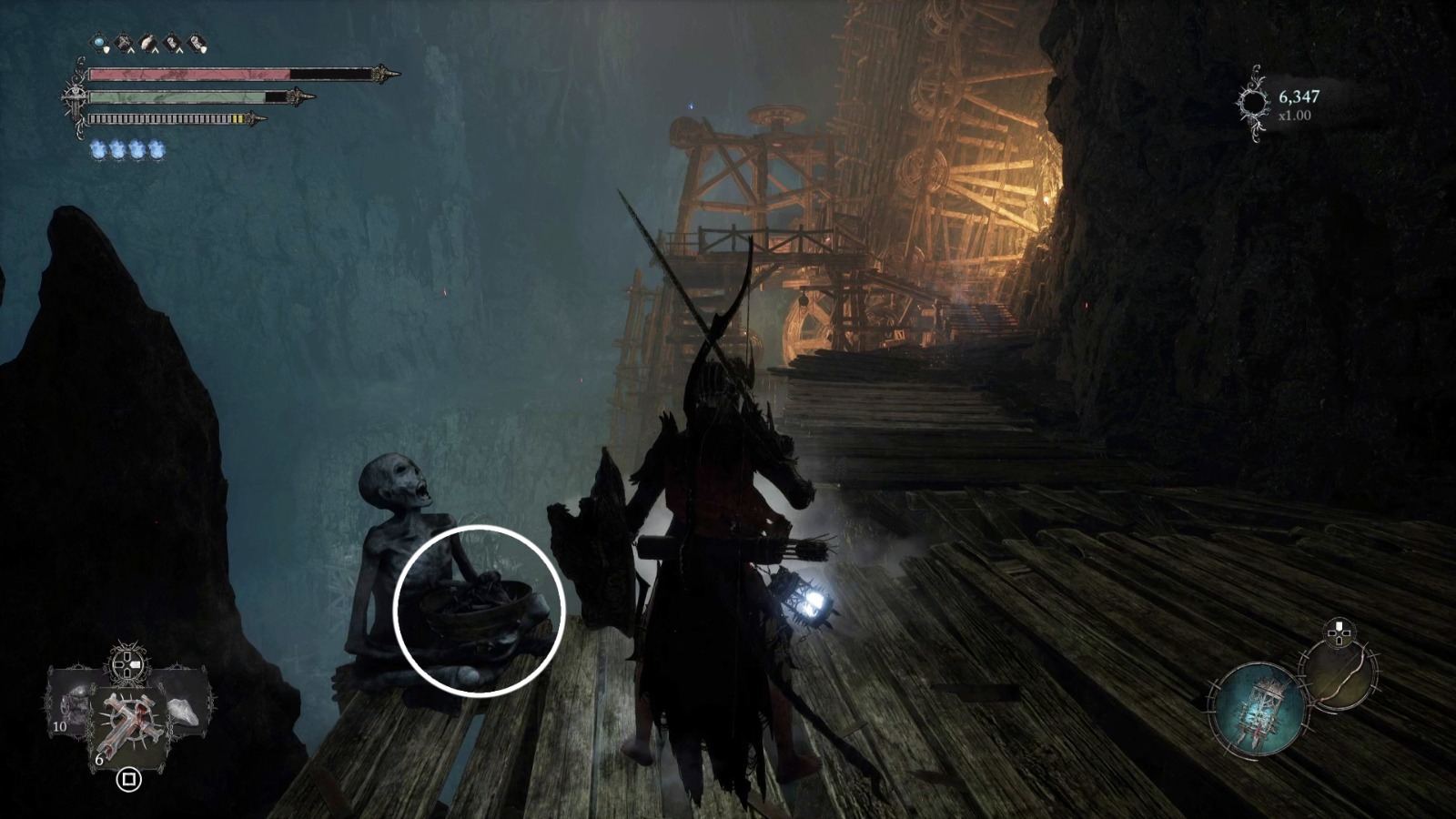
Task: Expand the cross-shaped marker above the compass
Action: pos(1339,632)
